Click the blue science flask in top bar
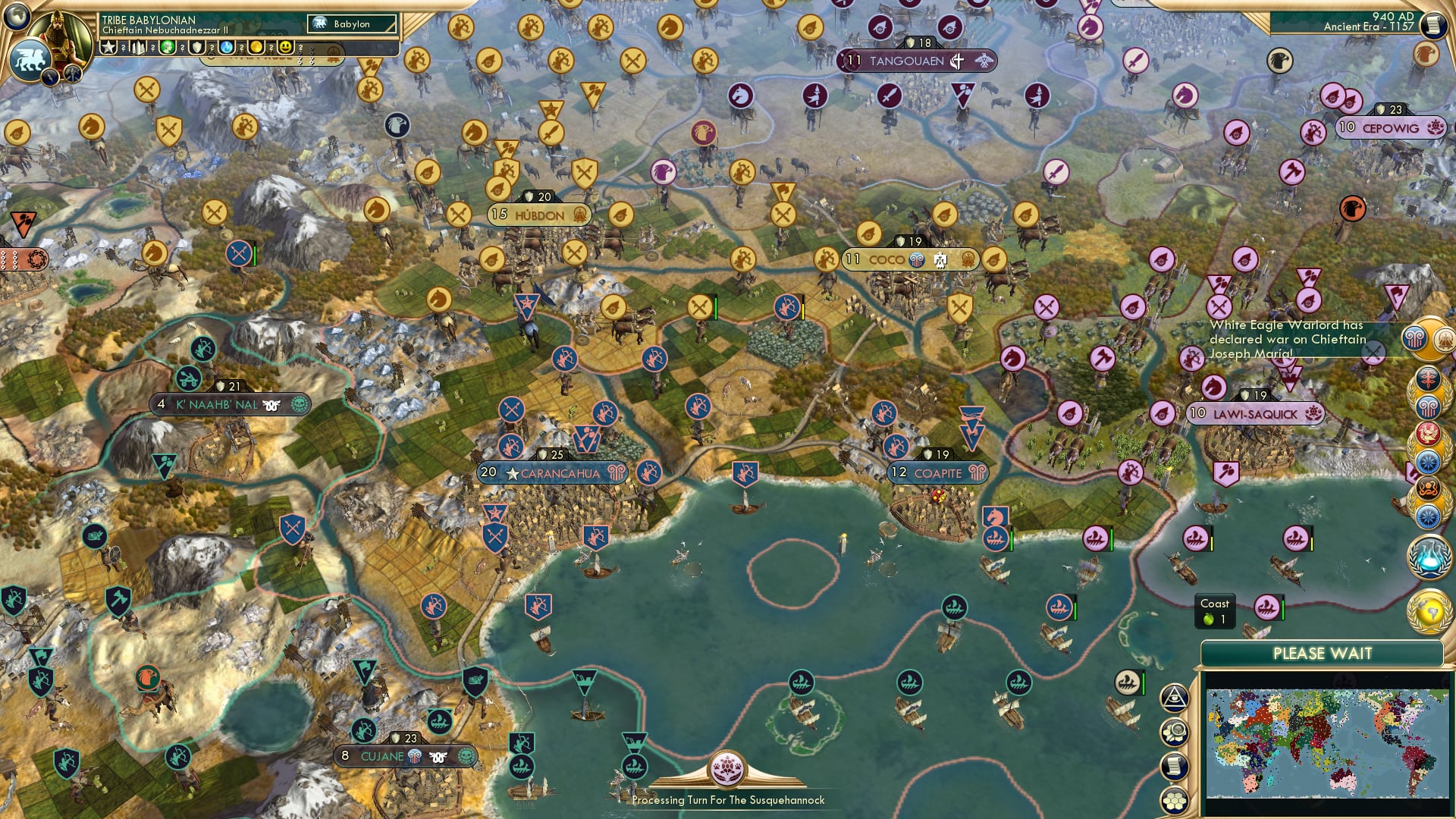Image resolution: width=1456 pixels, height=819 pixels. pyautogui.click(x=226, y=47)
